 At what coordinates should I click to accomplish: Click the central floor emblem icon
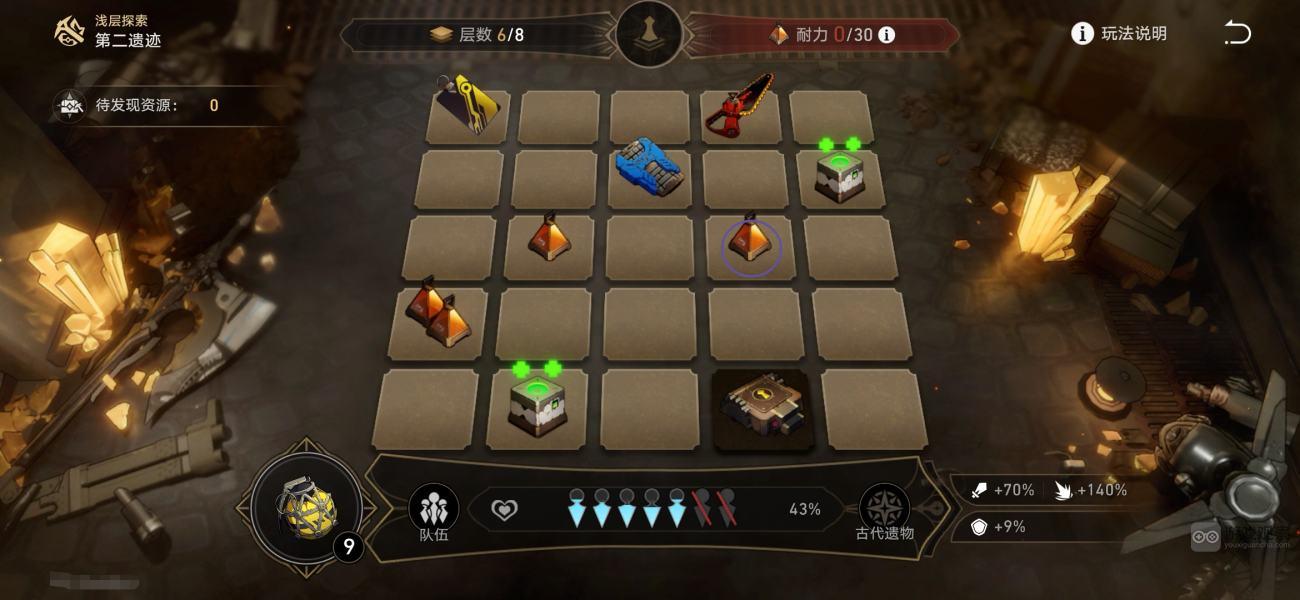point(650,34)
